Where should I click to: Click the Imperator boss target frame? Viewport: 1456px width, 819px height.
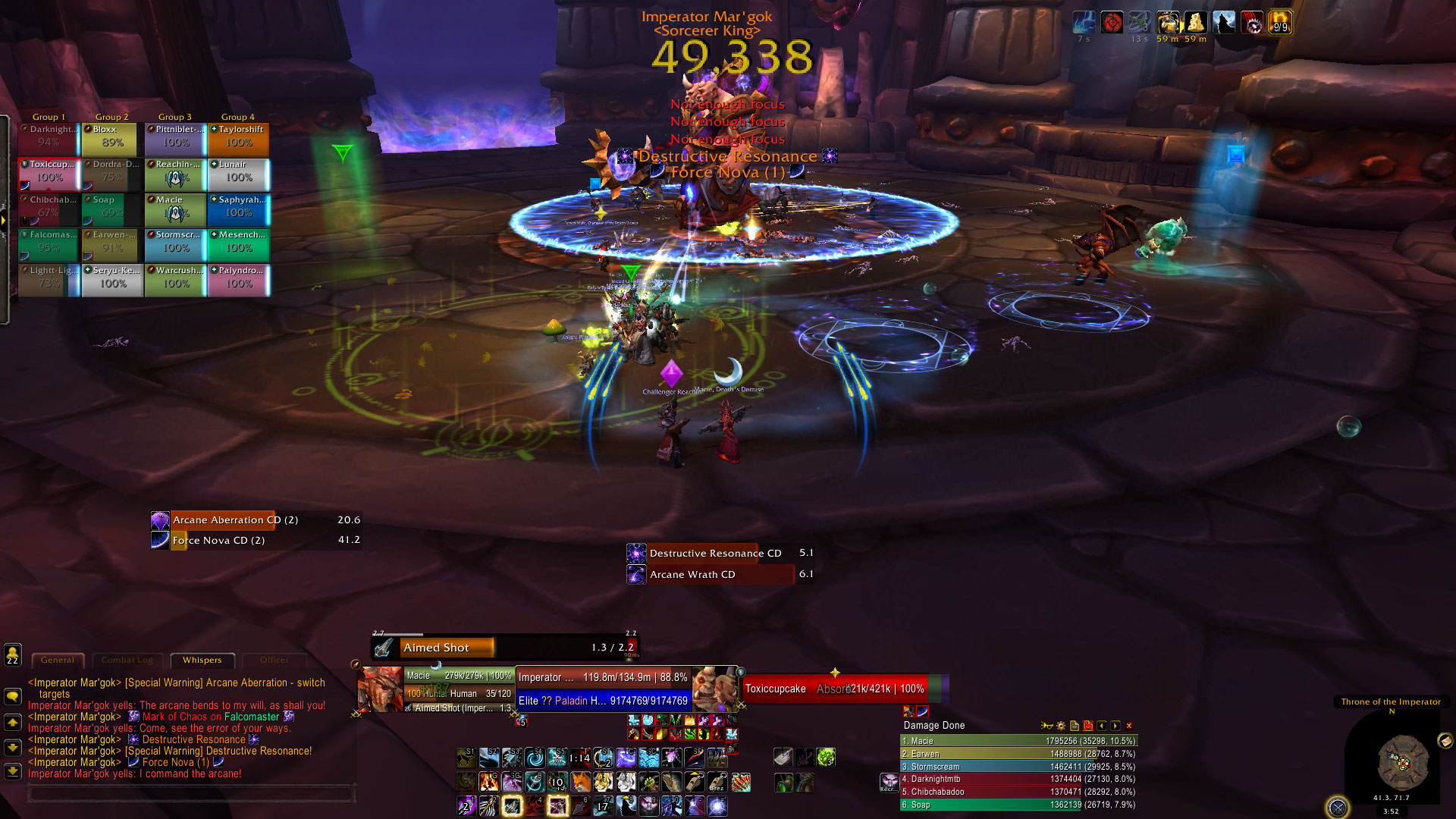click(603, 678)
